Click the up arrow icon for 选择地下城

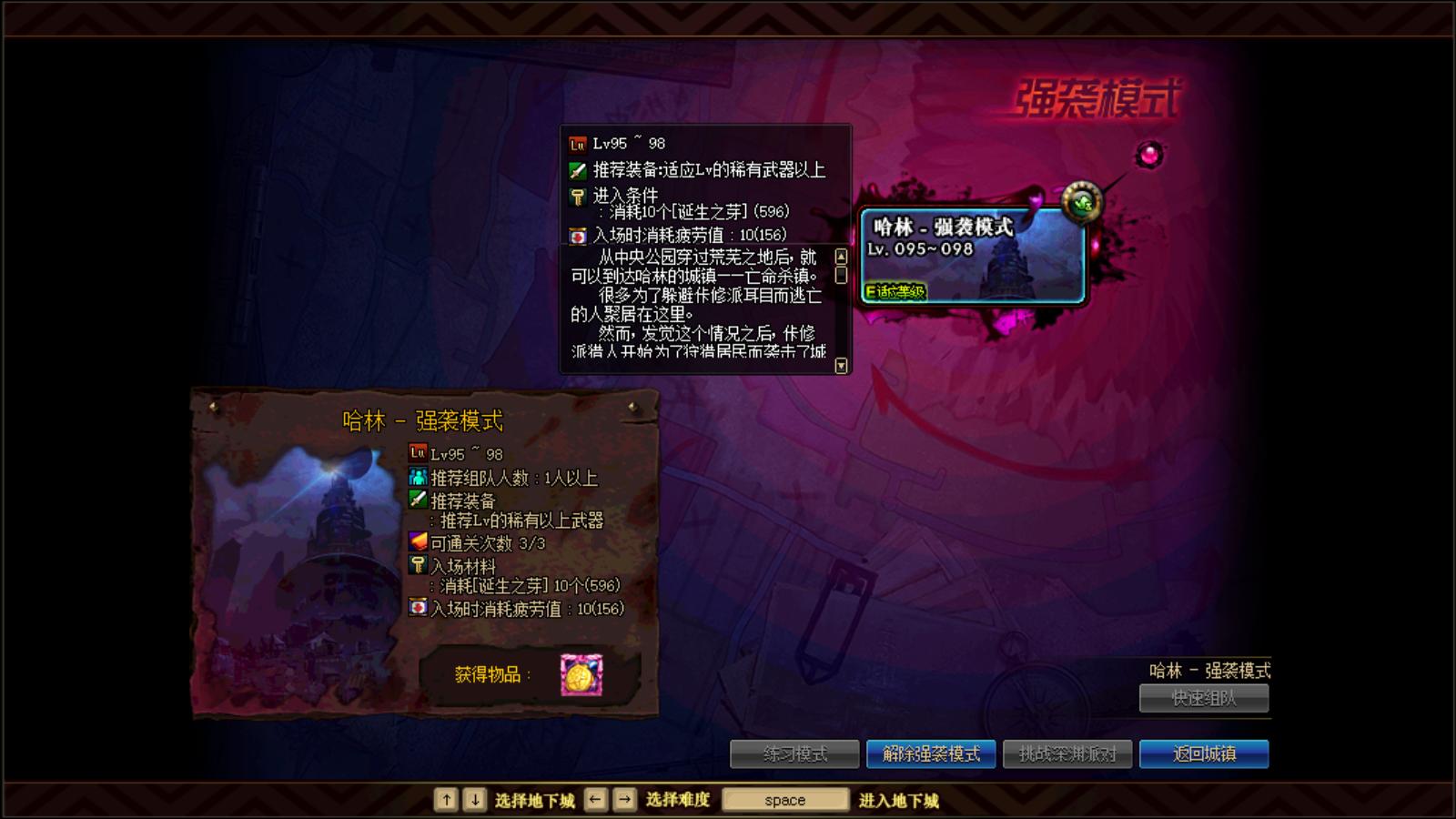point(445,799)
